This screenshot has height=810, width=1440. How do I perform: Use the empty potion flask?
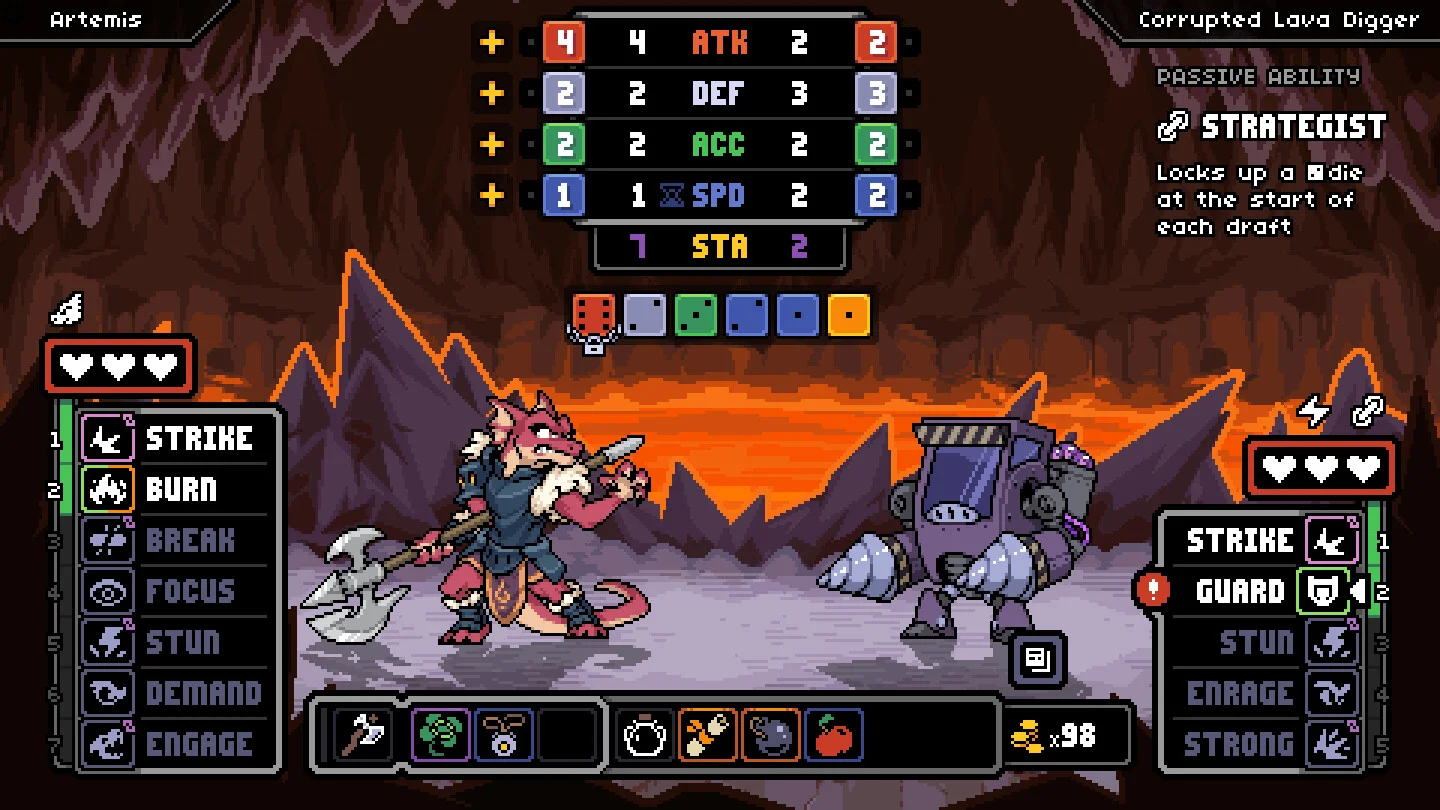coord(643,736)
